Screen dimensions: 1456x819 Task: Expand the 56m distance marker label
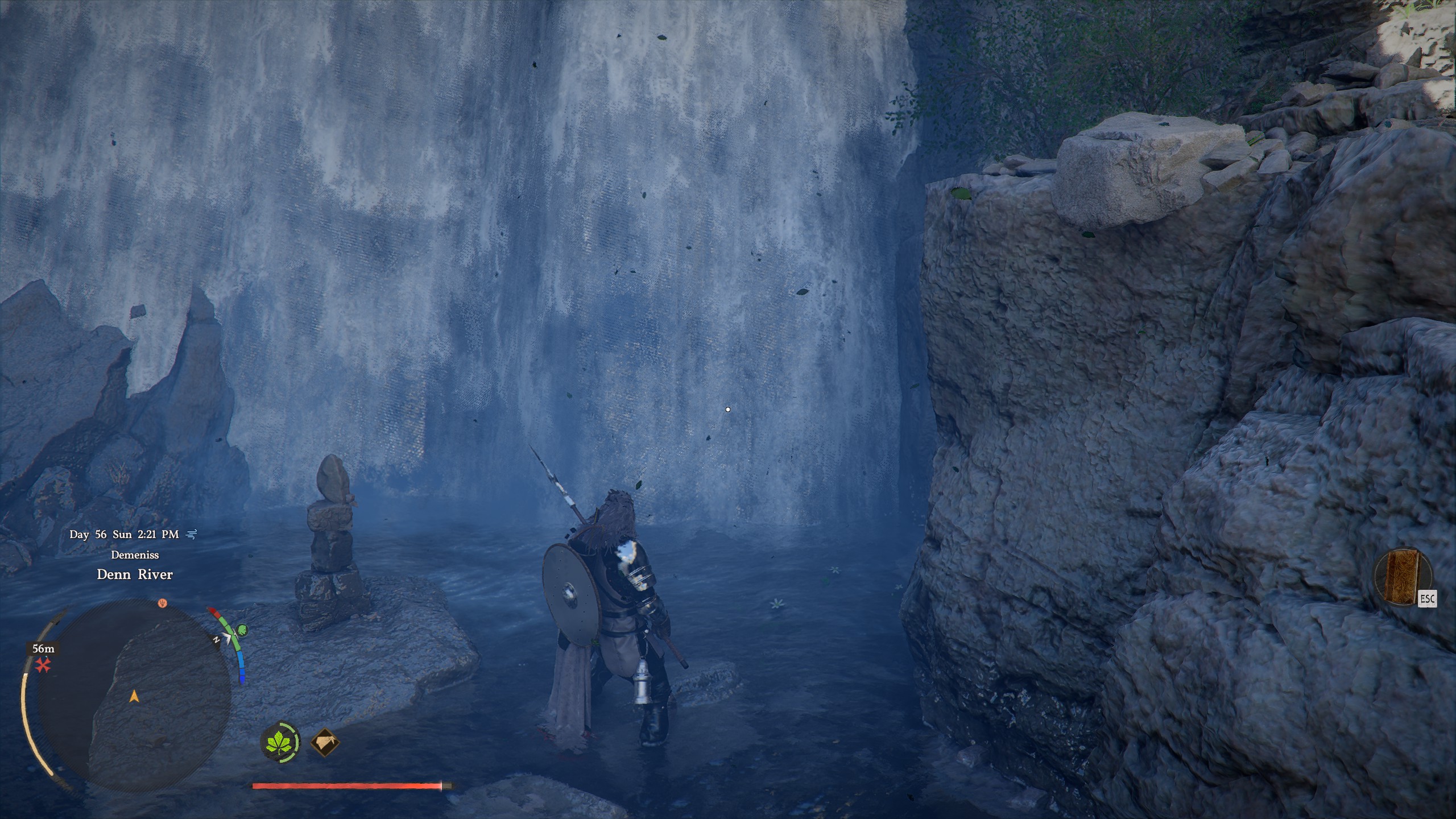(43, 649)
